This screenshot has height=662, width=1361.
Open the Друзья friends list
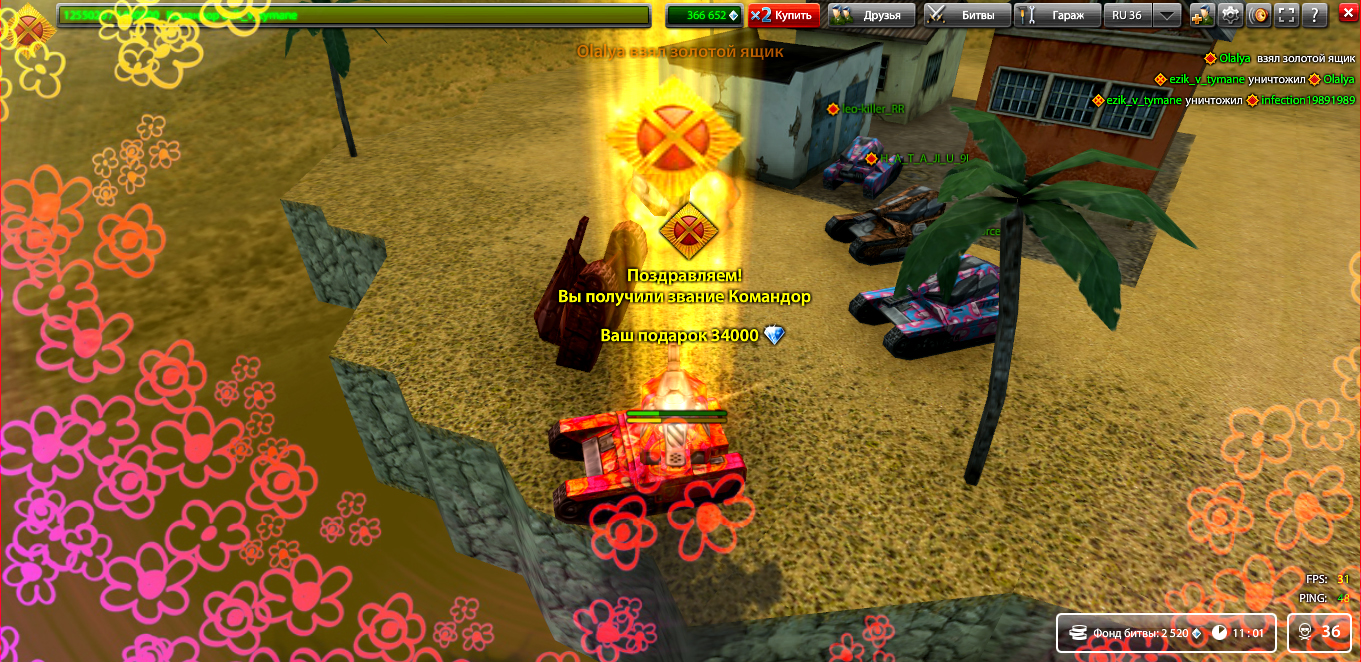pos(871,15)
